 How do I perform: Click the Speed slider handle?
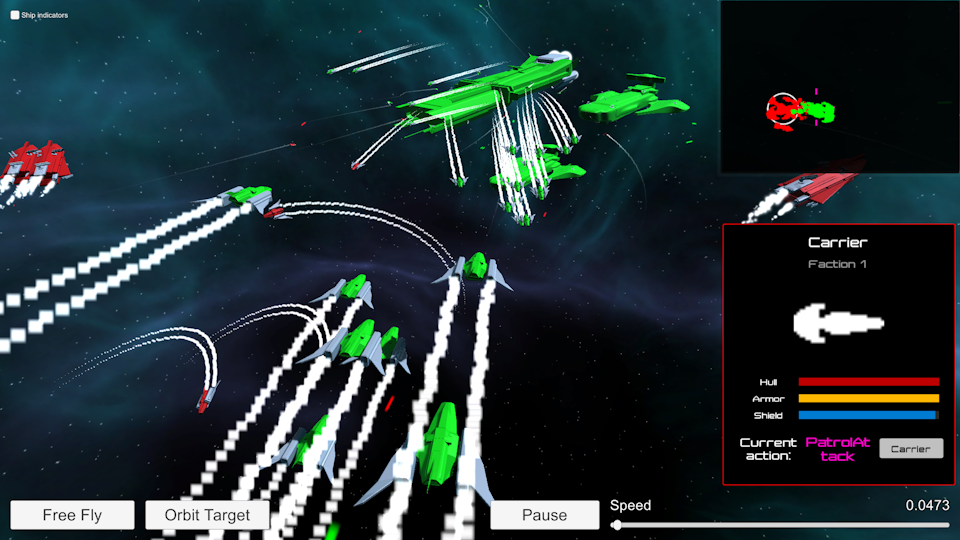tap(616, 525)
